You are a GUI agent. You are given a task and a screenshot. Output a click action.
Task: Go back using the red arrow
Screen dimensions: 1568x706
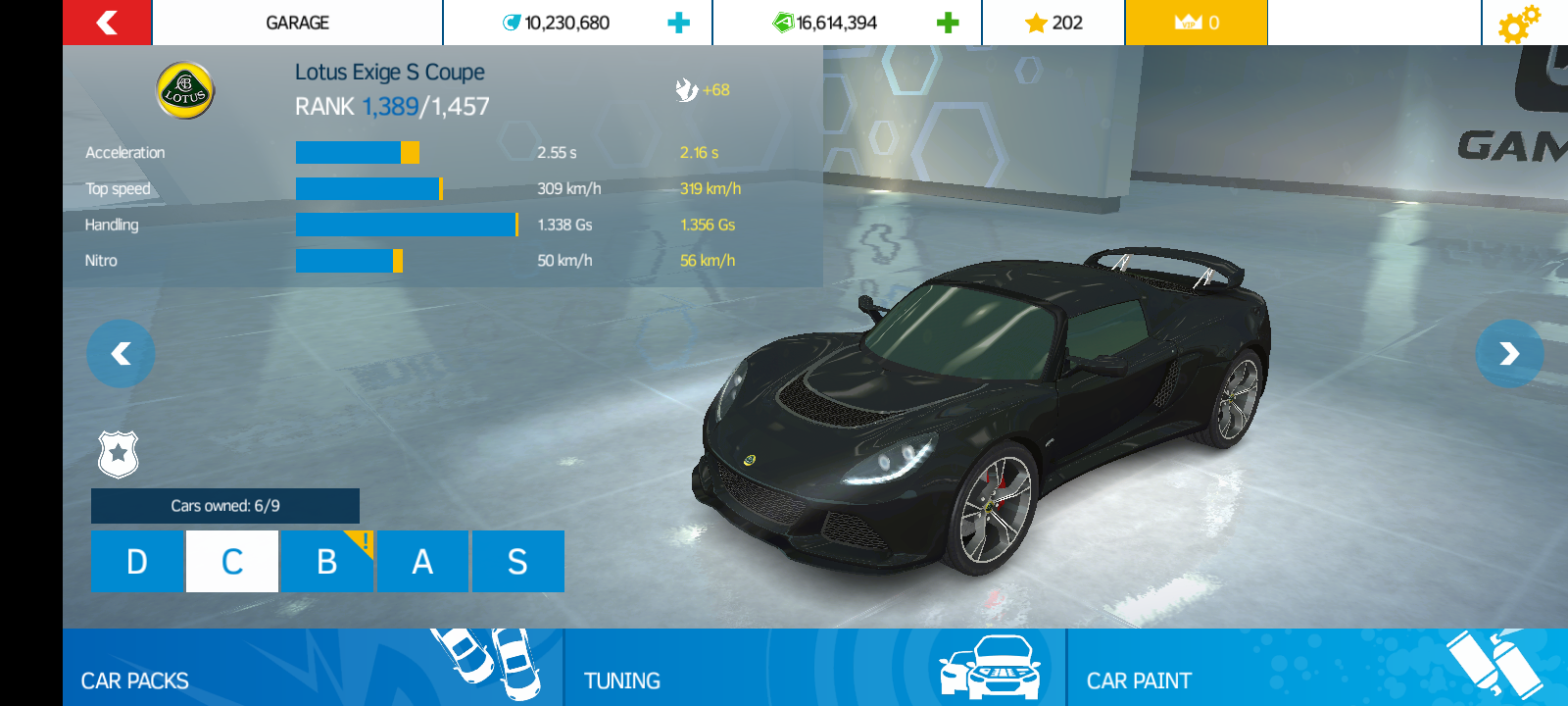pos(106,22)
